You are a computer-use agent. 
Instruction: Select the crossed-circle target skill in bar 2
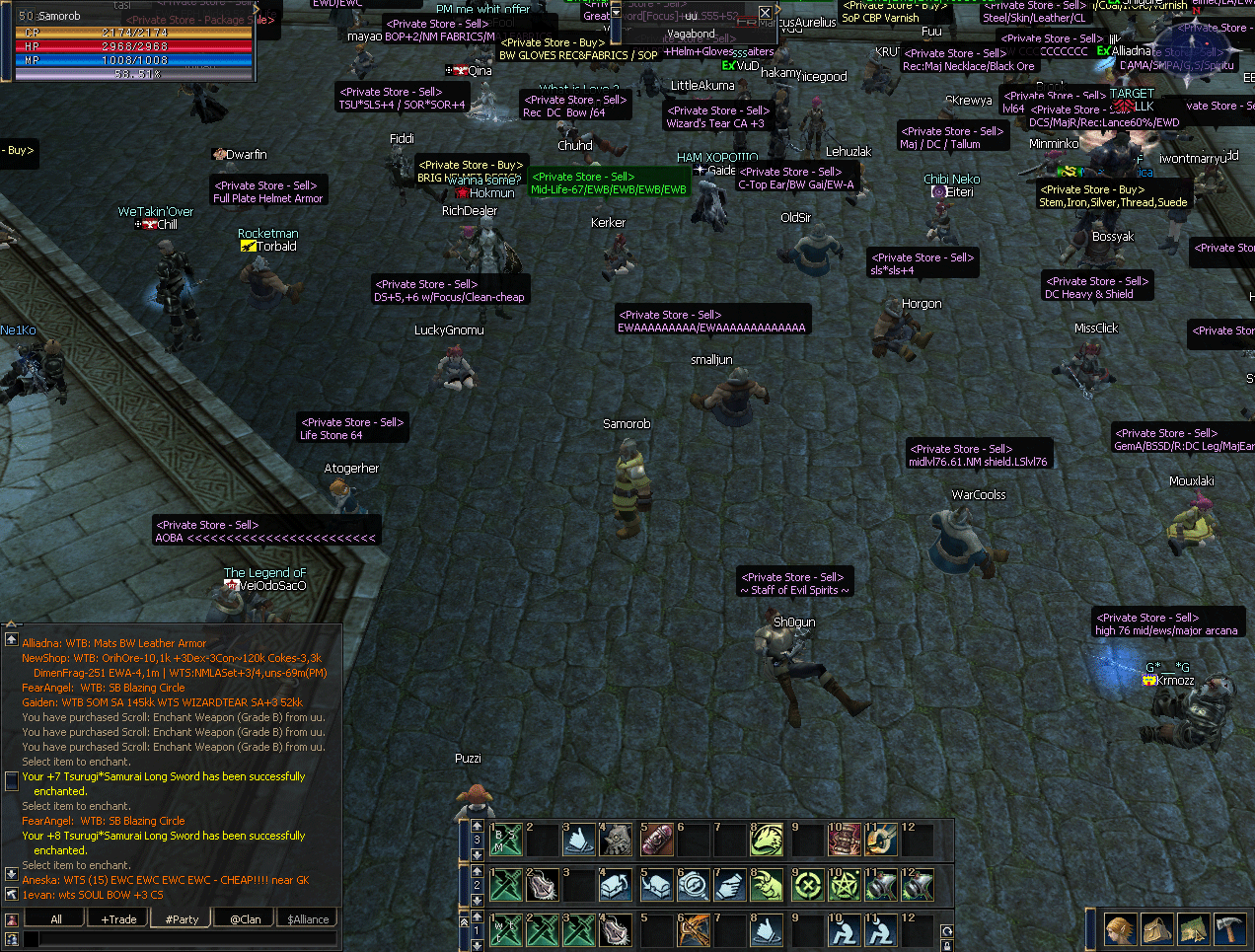click(807, 885)
